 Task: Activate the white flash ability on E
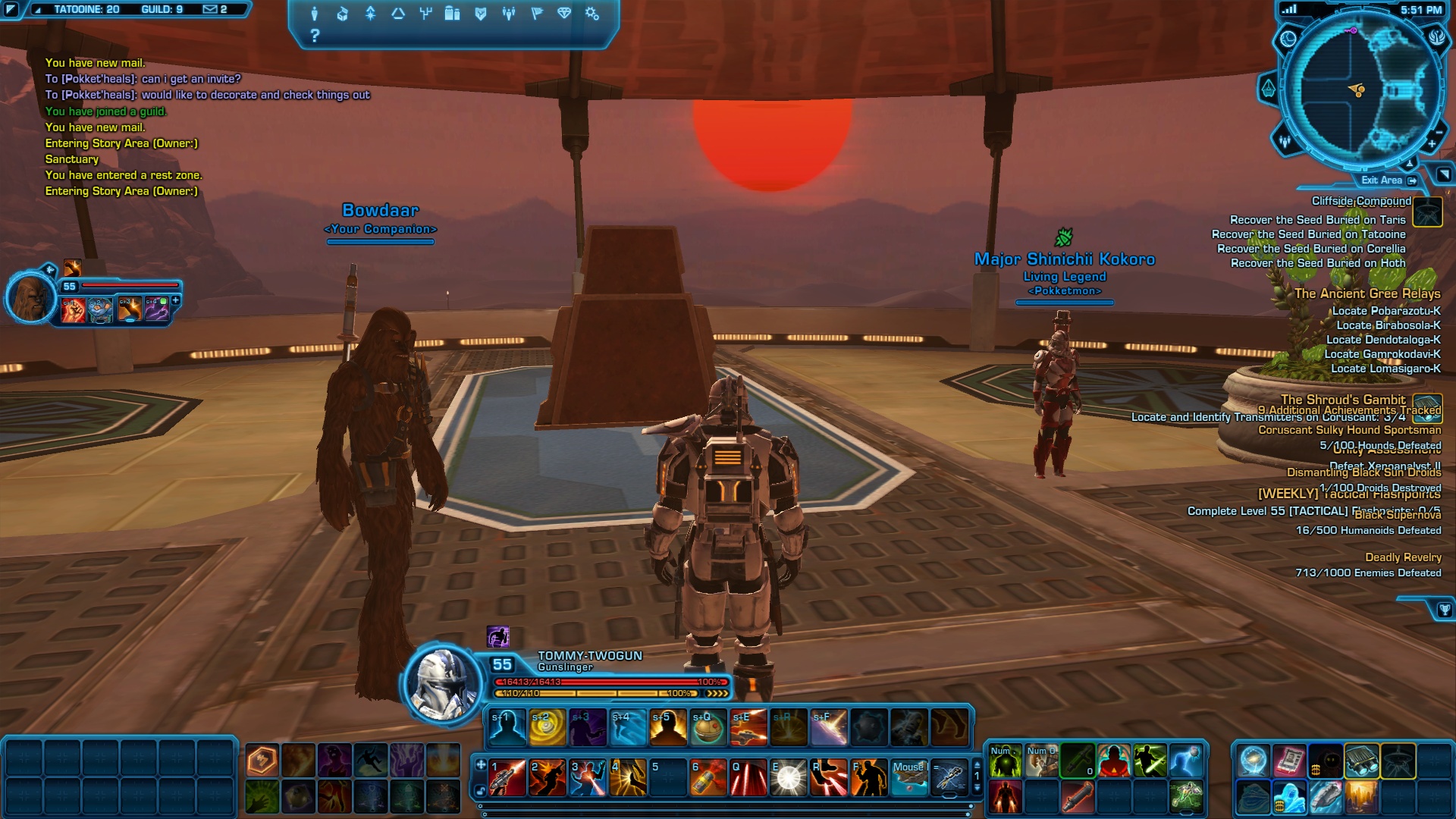pos(788,777)
